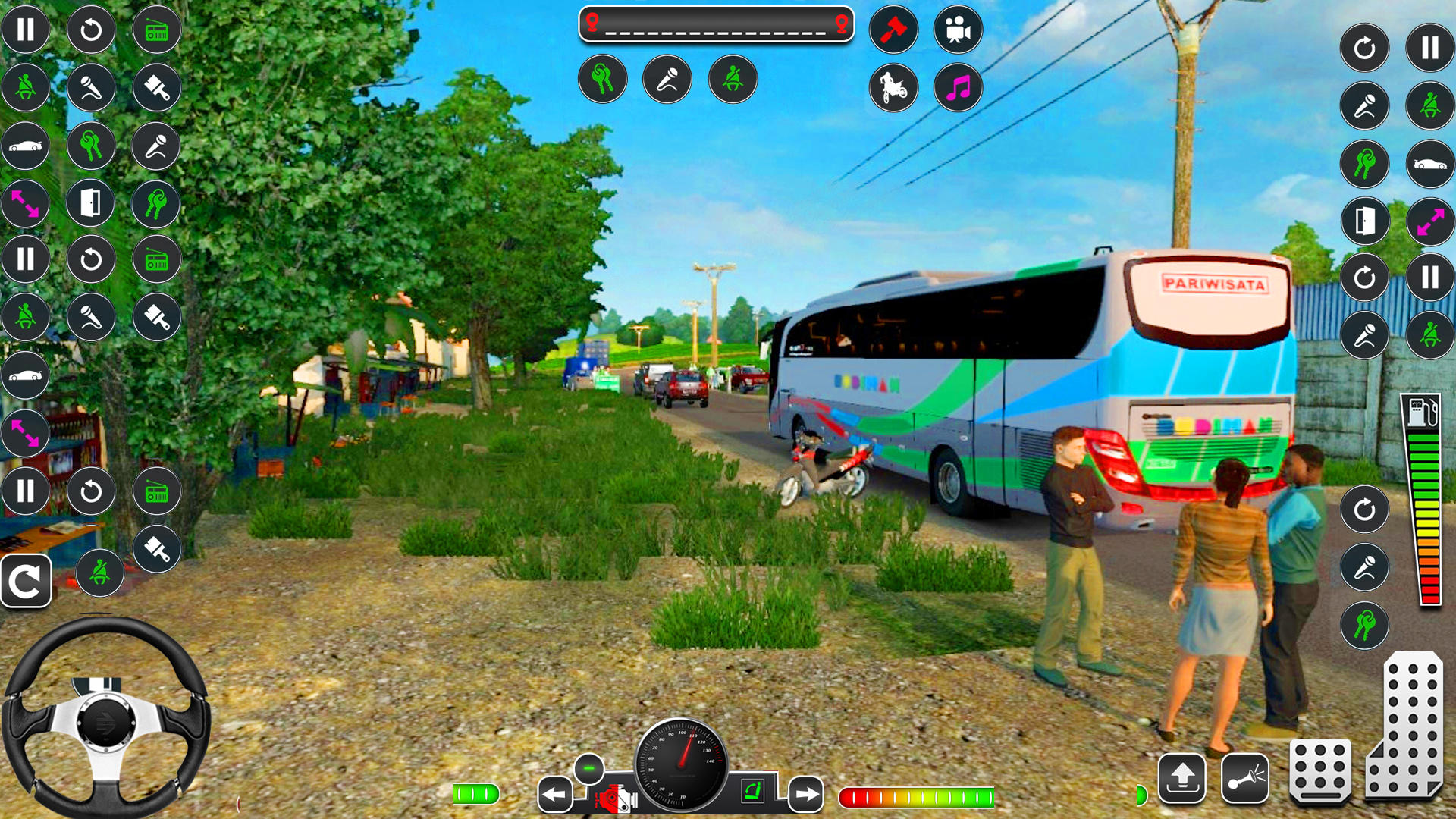Open the motorbike mode icon

coord(893,88)
